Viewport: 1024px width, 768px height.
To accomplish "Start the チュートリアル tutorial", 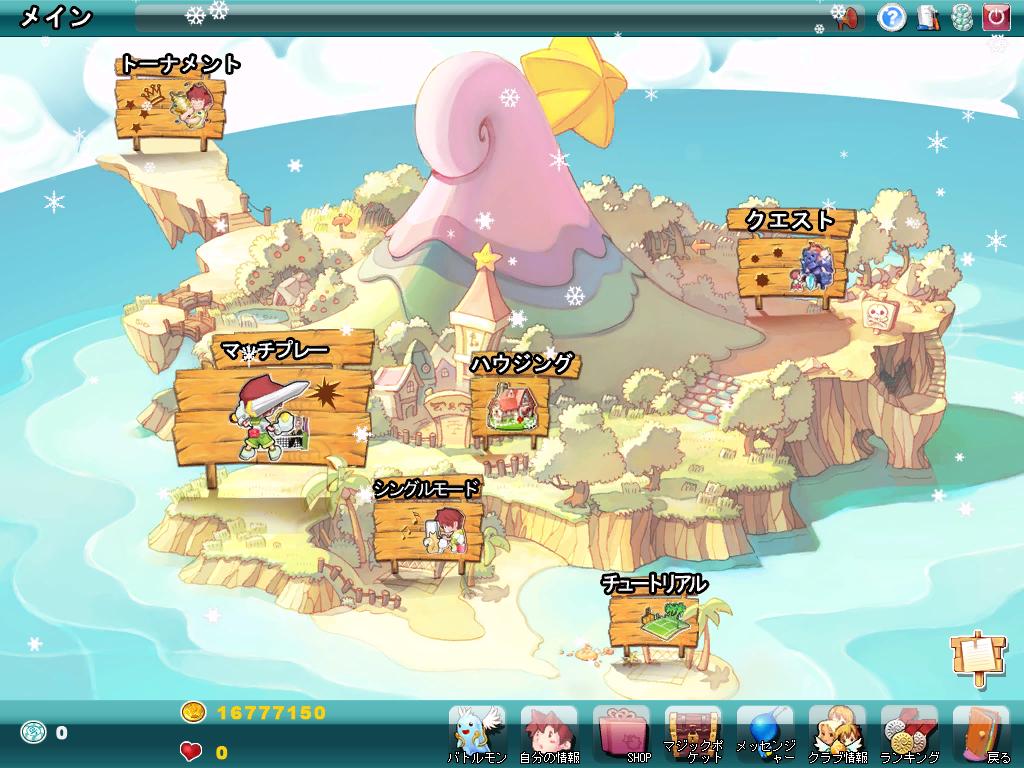I will pos(652,619).
